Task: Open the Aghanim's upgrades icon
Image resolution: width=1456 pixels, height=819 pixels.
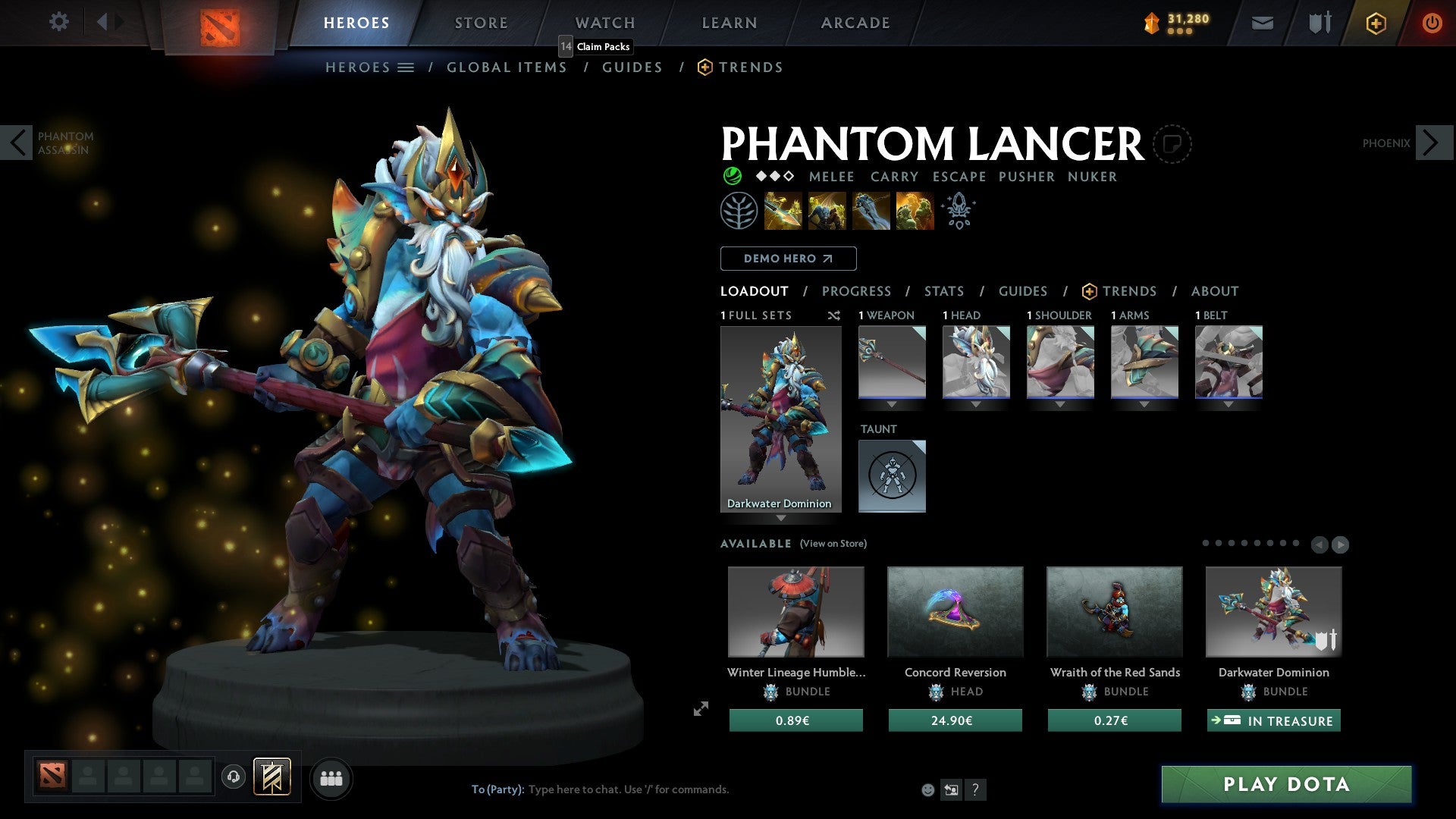Action: pos(959,210)
